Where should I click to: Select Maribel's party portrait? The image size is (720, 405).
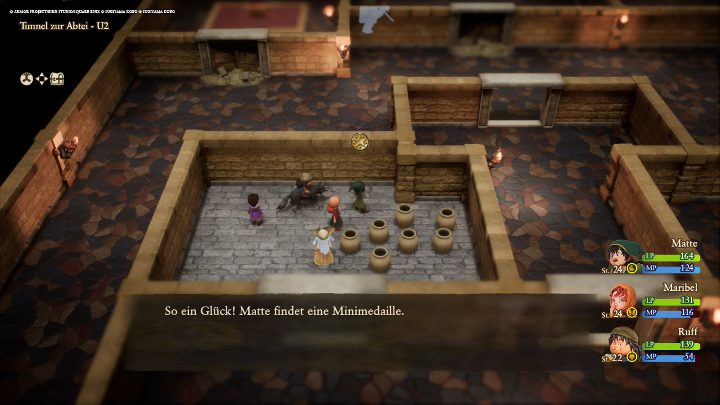[x=622, y=299]
